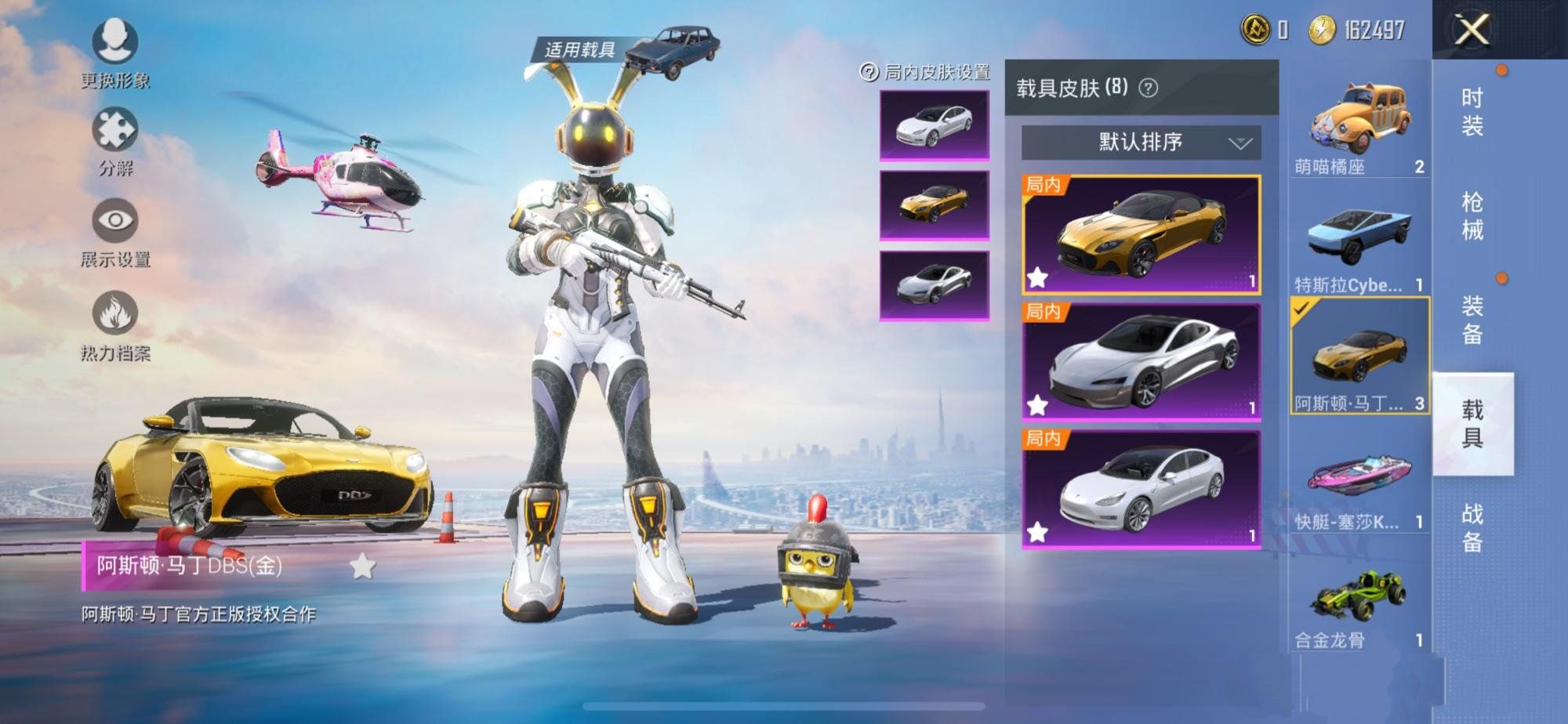The image size is (1568, 724).
Task: Open 更换形象 change appearance
Action: [115, 43]
